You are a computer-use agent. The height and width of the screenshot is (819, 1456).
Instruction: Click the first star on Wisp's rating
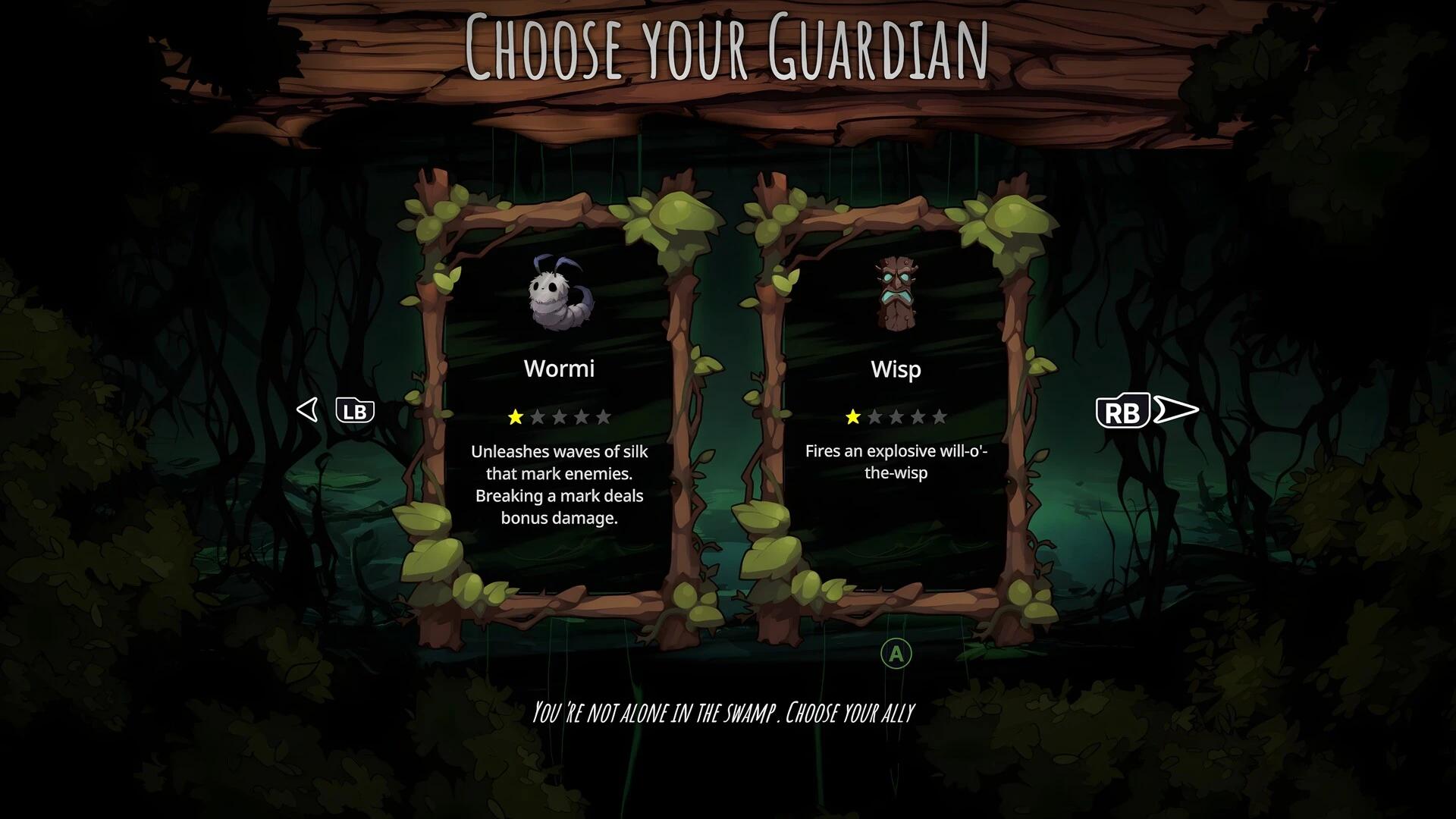852,416
